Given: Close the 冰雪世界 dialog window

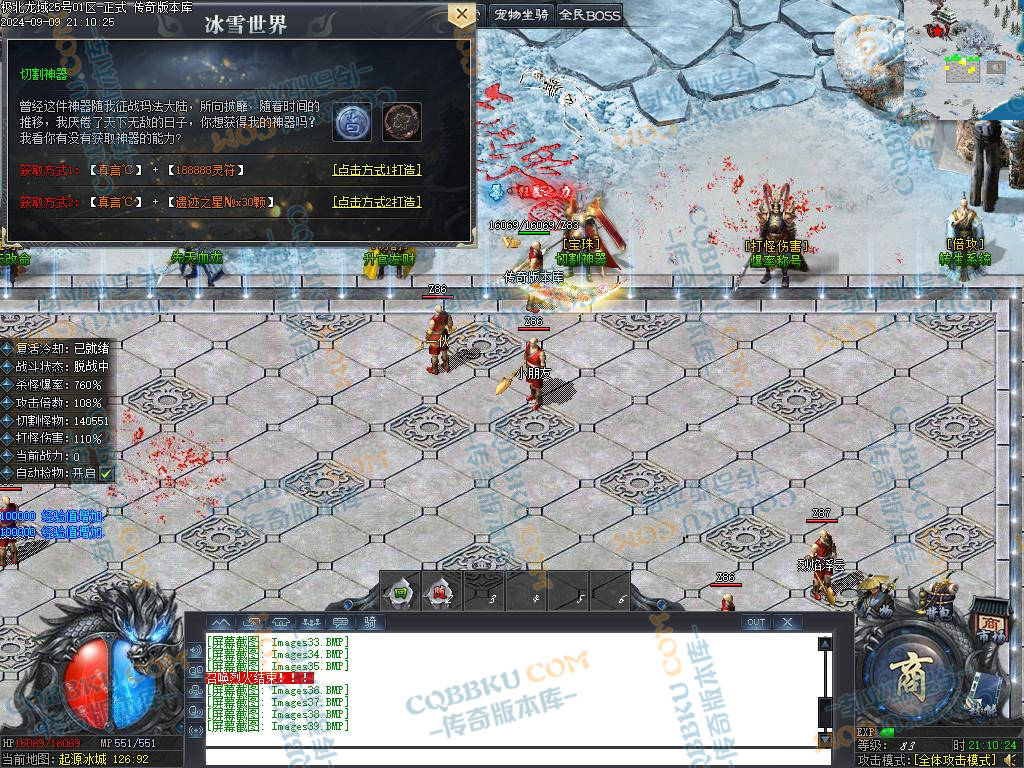Looking at the screenshot, I should (x=461, y=15).
